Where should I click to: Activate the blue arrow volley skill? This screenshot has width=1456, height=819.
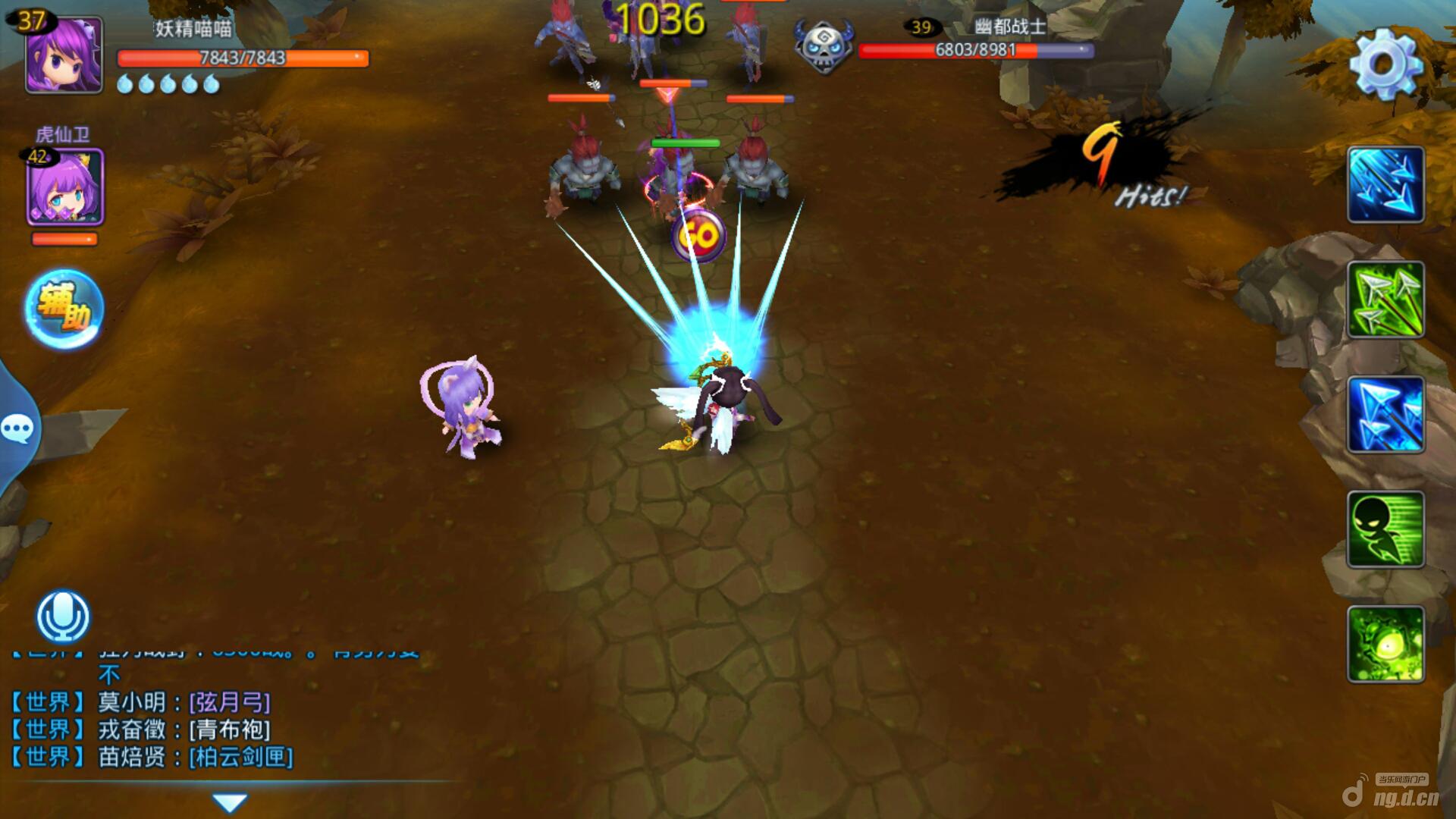point(1385,185)
